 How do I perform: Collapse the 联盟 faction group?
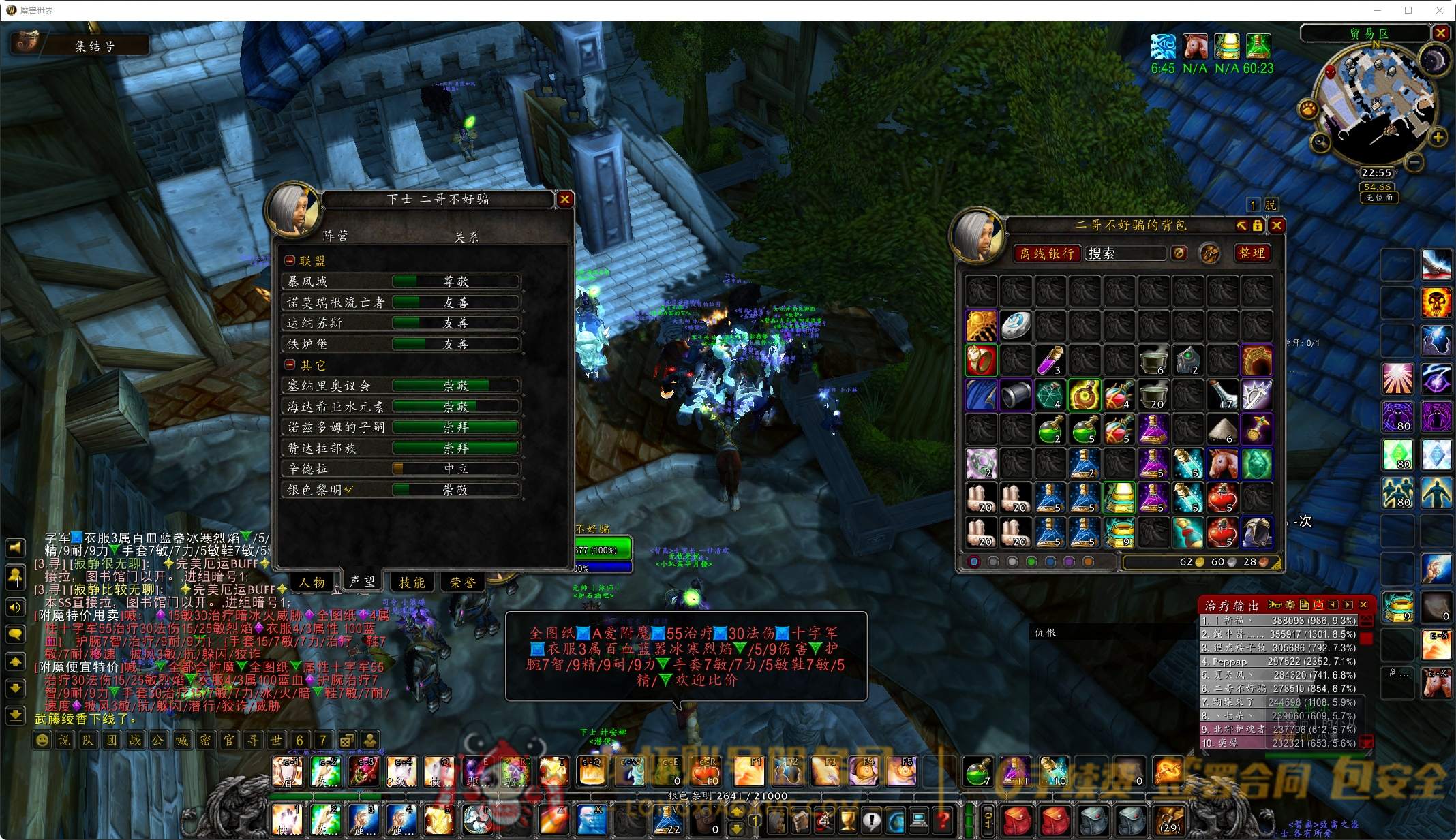(x=290, y=261)
